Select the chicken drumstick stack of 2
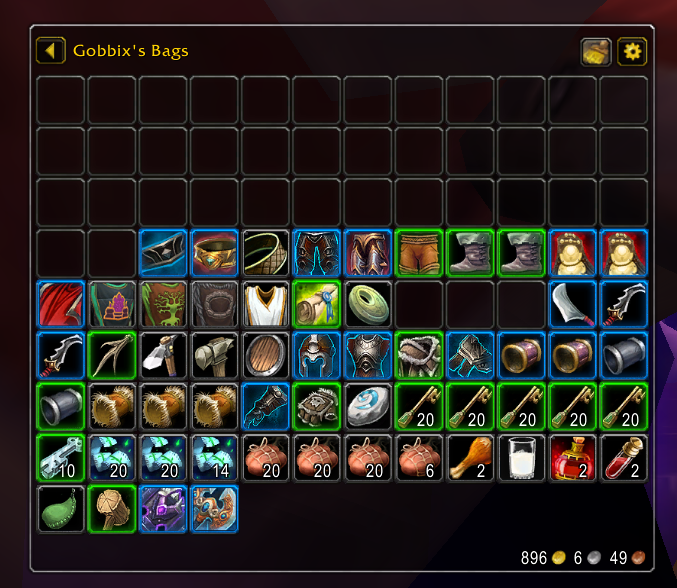 pyautogui.click(x=471, y=457)
